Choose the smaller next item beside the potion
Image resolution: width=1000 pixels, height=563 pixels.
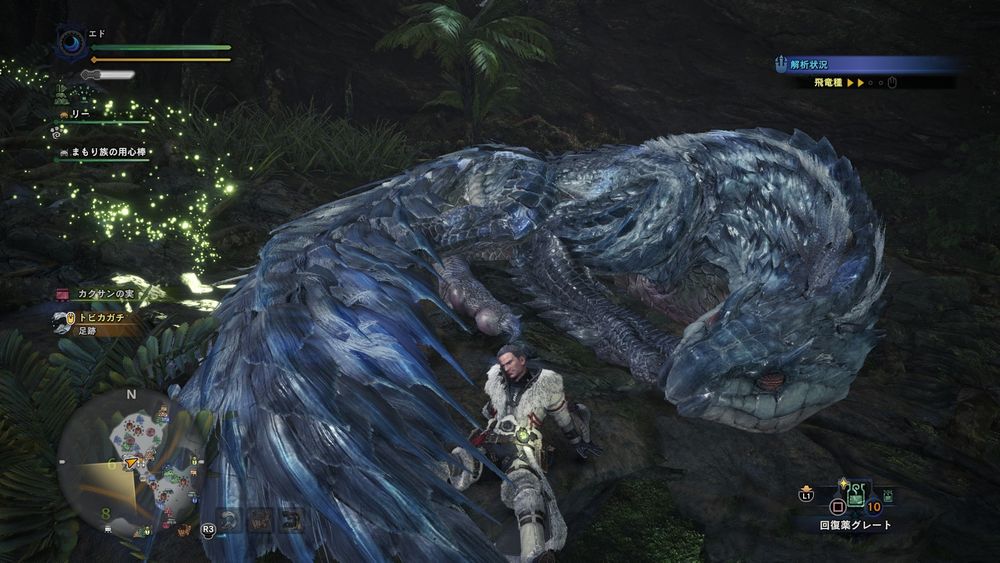(888, 495)
